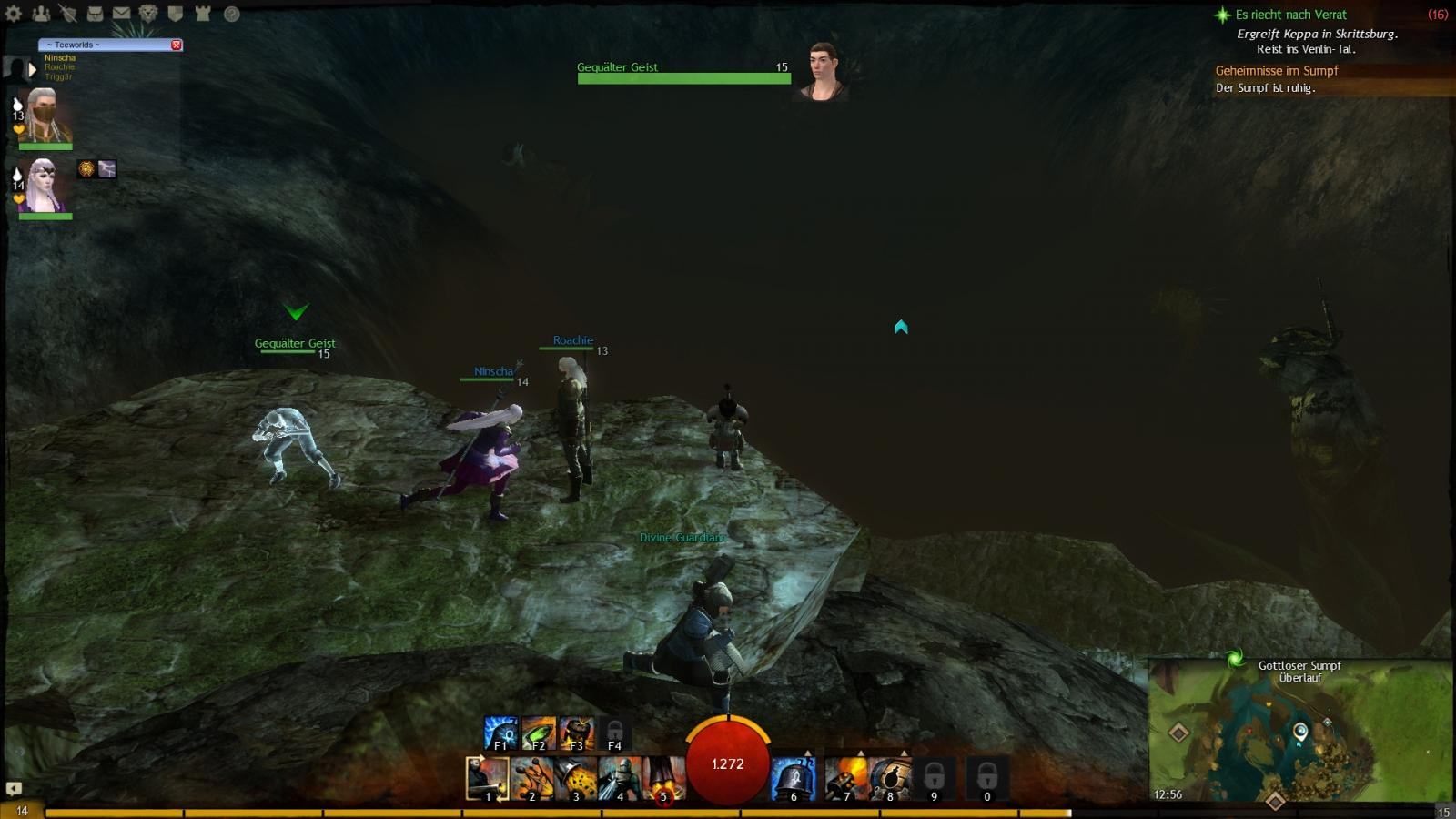
Task: Trigger the fiery hammer slot 7 skill
Action: tap(845, 779)
